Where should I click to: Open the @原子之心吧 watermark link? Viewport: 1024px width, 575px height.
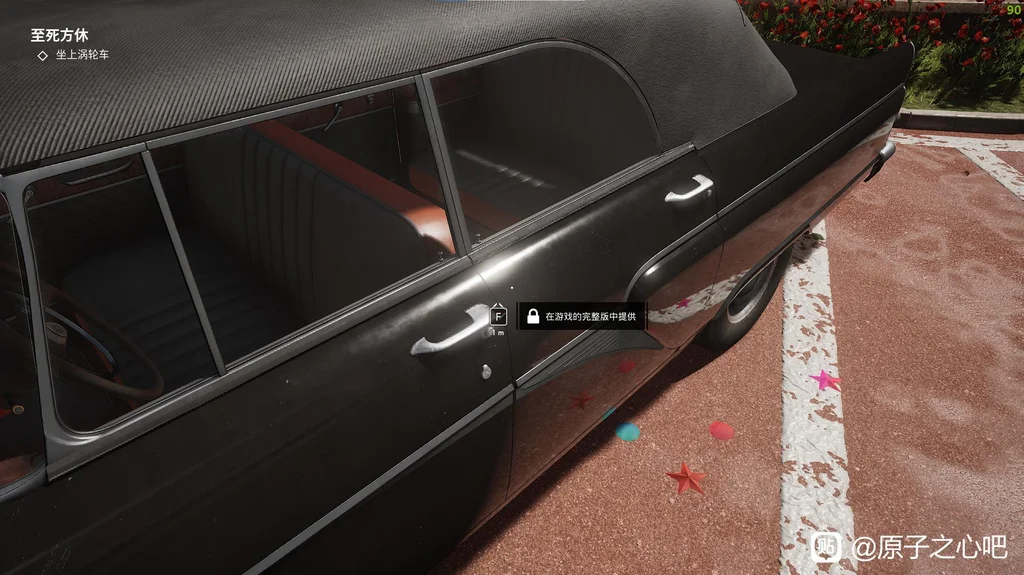point(928,547)
